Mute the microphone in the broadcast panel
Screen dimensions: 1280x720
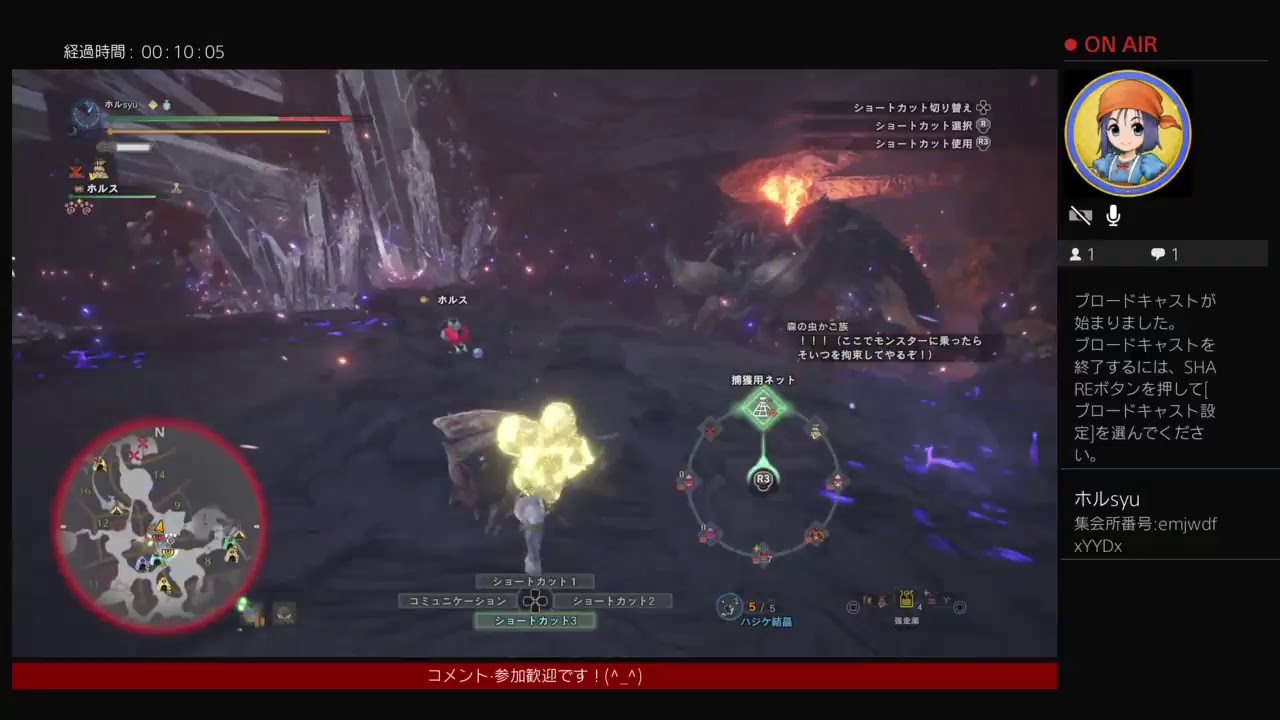point(1112,215)
